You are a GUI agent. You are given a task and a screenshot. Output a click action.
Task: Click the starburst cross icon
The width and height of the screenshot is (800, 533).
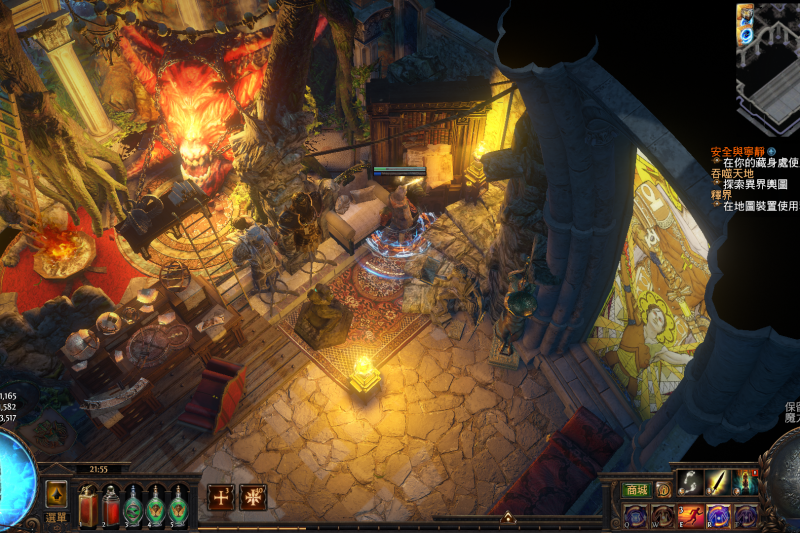[x=252, y=497]
